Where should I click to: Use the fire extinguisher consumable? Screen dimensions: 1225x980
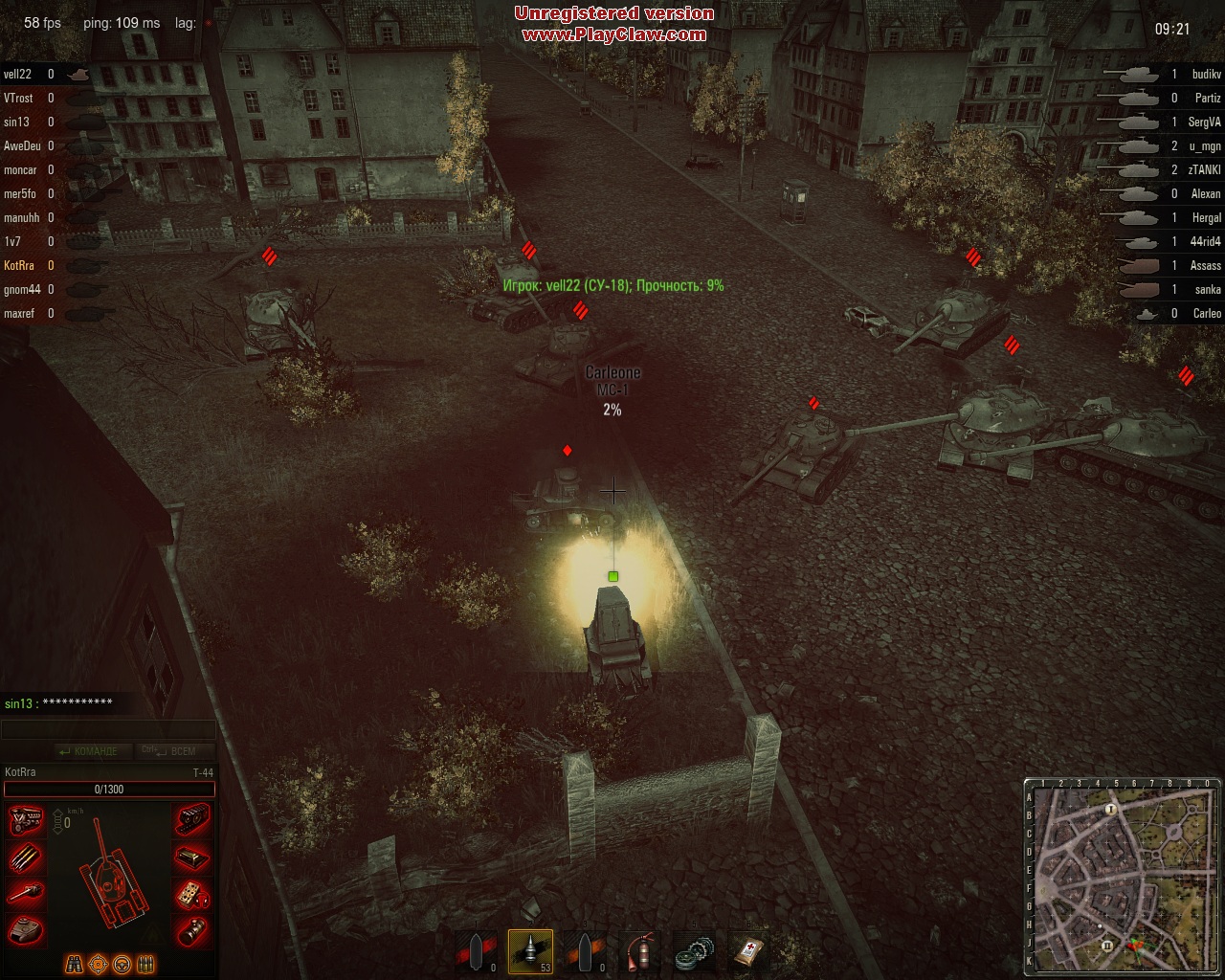[638, 951]
